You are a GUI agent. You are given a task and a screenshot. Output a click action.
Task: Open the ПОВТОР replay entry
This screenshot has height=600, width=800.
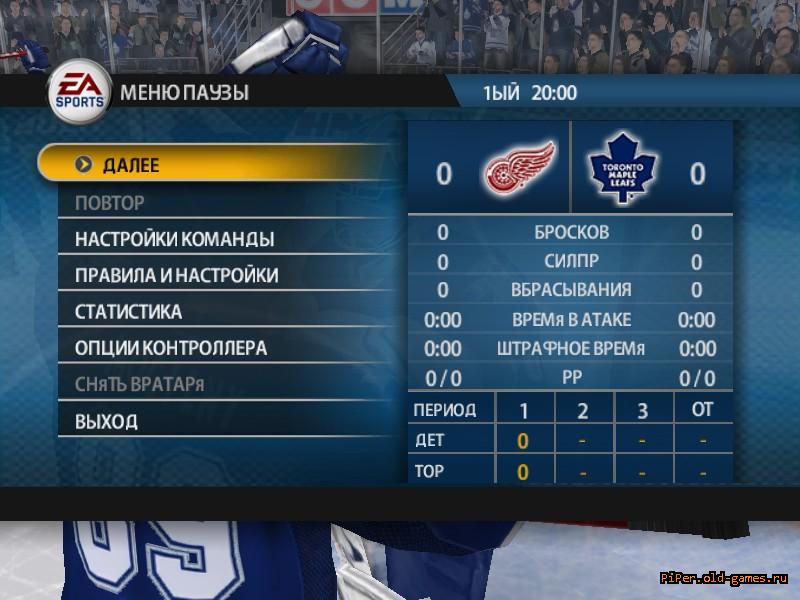coord(110,203)
